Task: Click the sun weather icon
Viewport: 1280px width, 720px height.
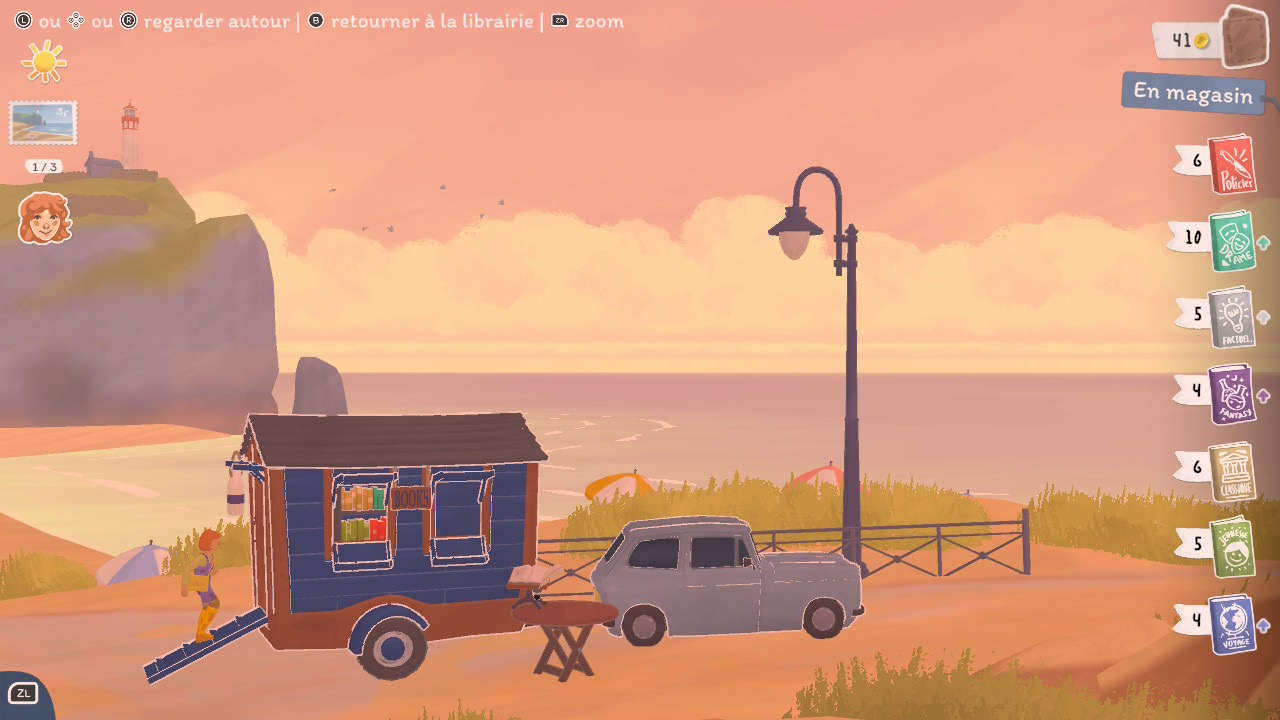Action: [46, 62]
